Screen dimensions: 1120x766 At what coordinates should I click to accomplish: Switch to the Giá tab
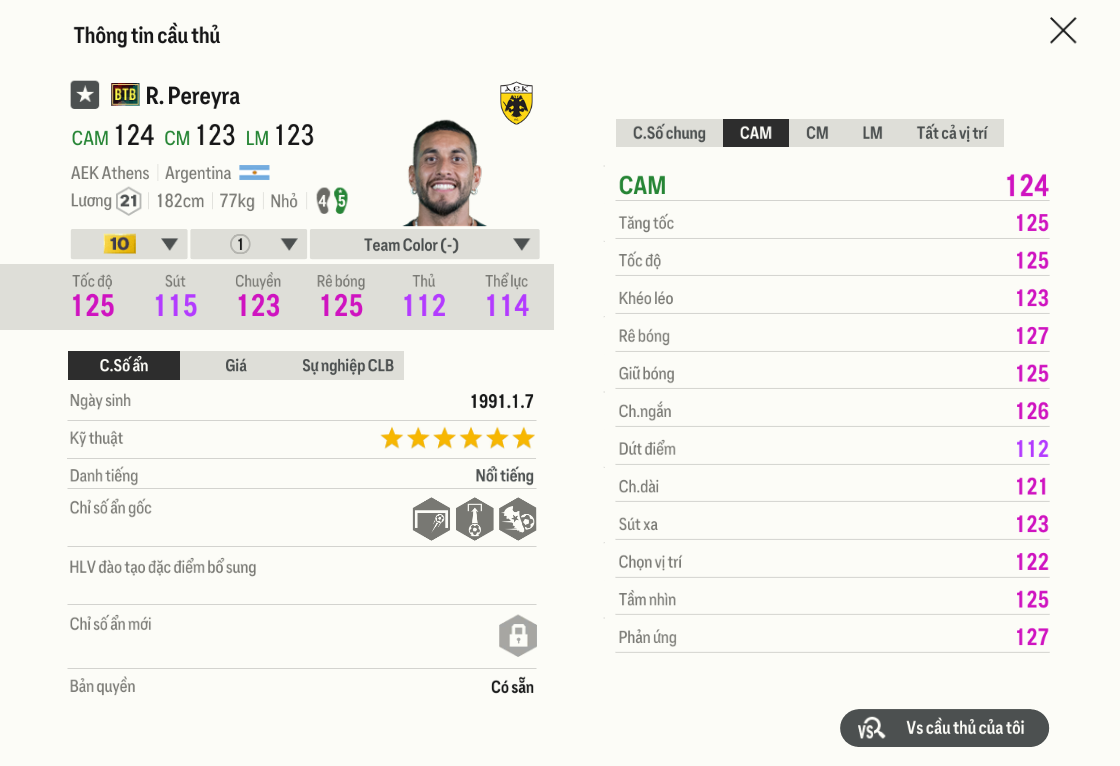236,366
